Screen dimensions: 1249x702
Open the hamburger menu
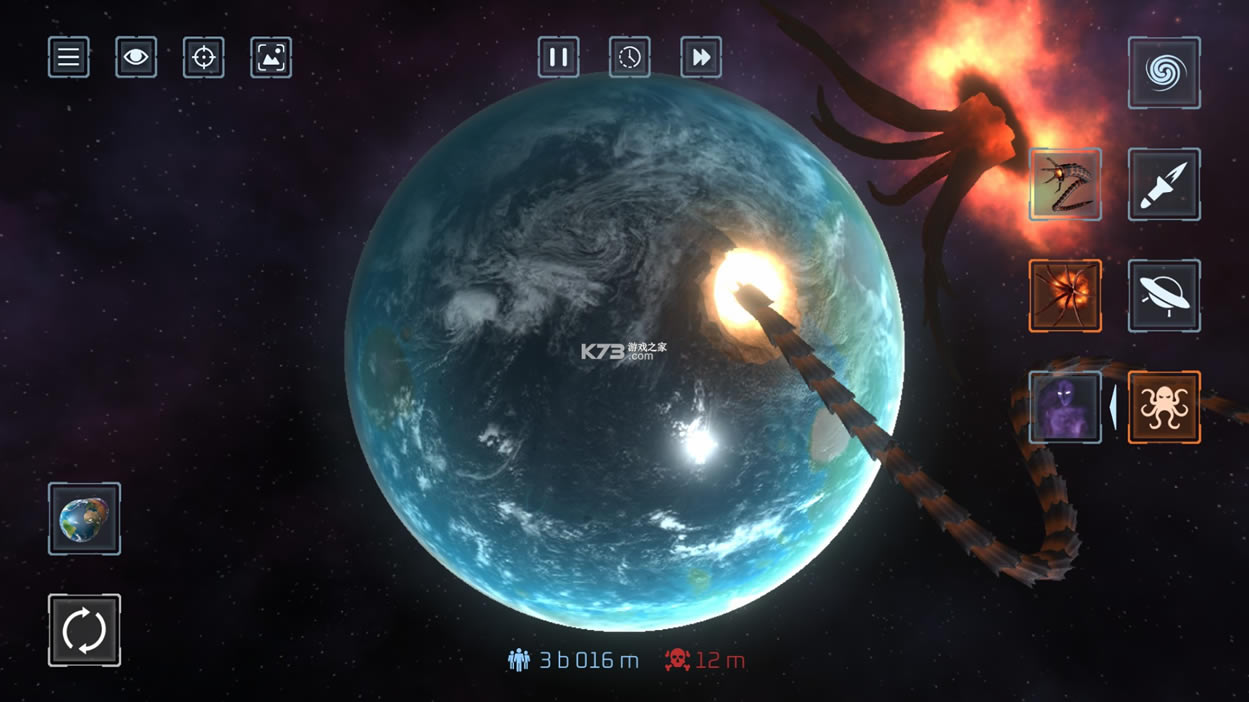pos(69,57)
